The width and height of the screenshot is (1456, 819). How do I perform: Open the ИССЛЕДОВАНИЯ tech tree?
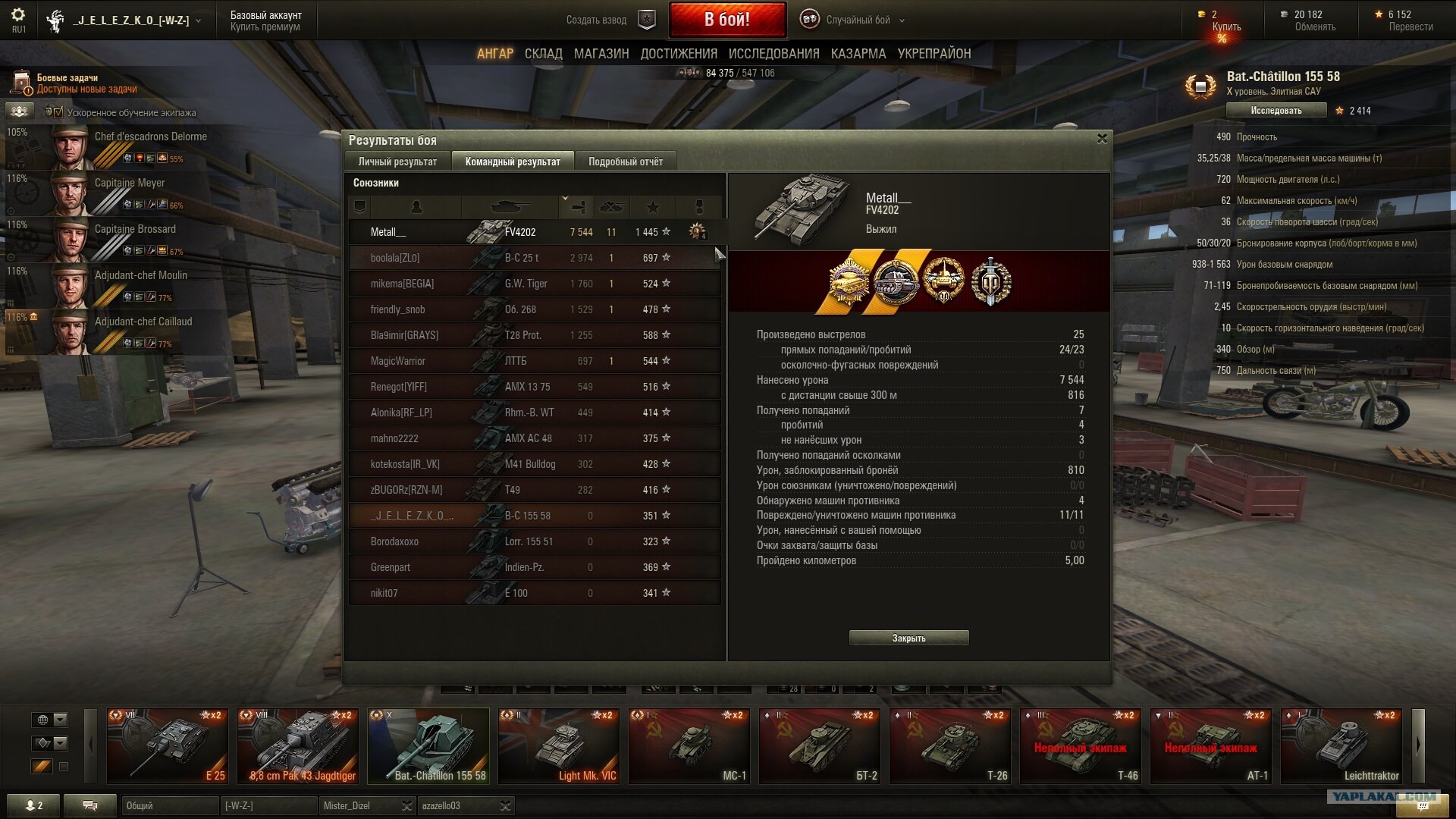pos(773,54)
